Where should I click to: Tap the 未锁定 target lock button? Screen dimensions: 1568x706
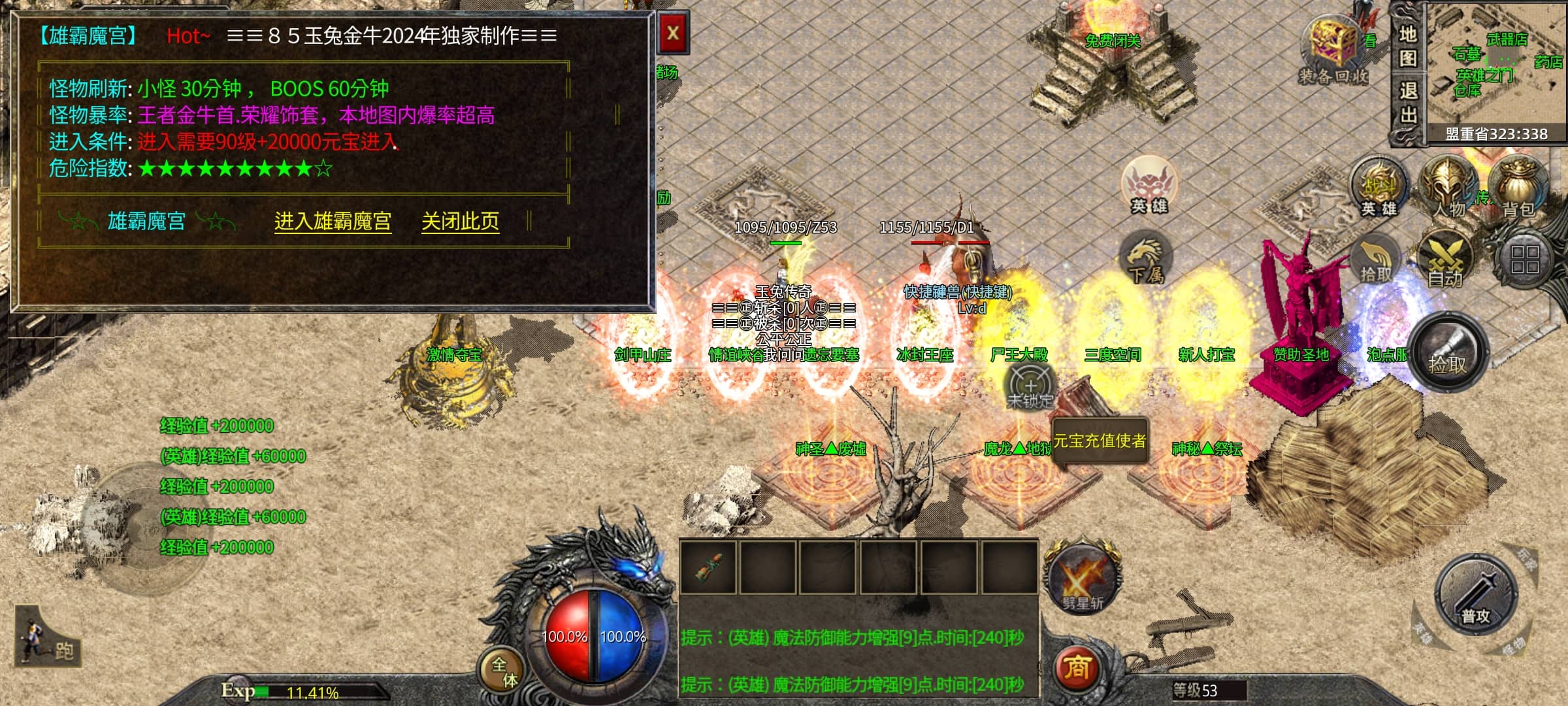[x=1030, y=386]
